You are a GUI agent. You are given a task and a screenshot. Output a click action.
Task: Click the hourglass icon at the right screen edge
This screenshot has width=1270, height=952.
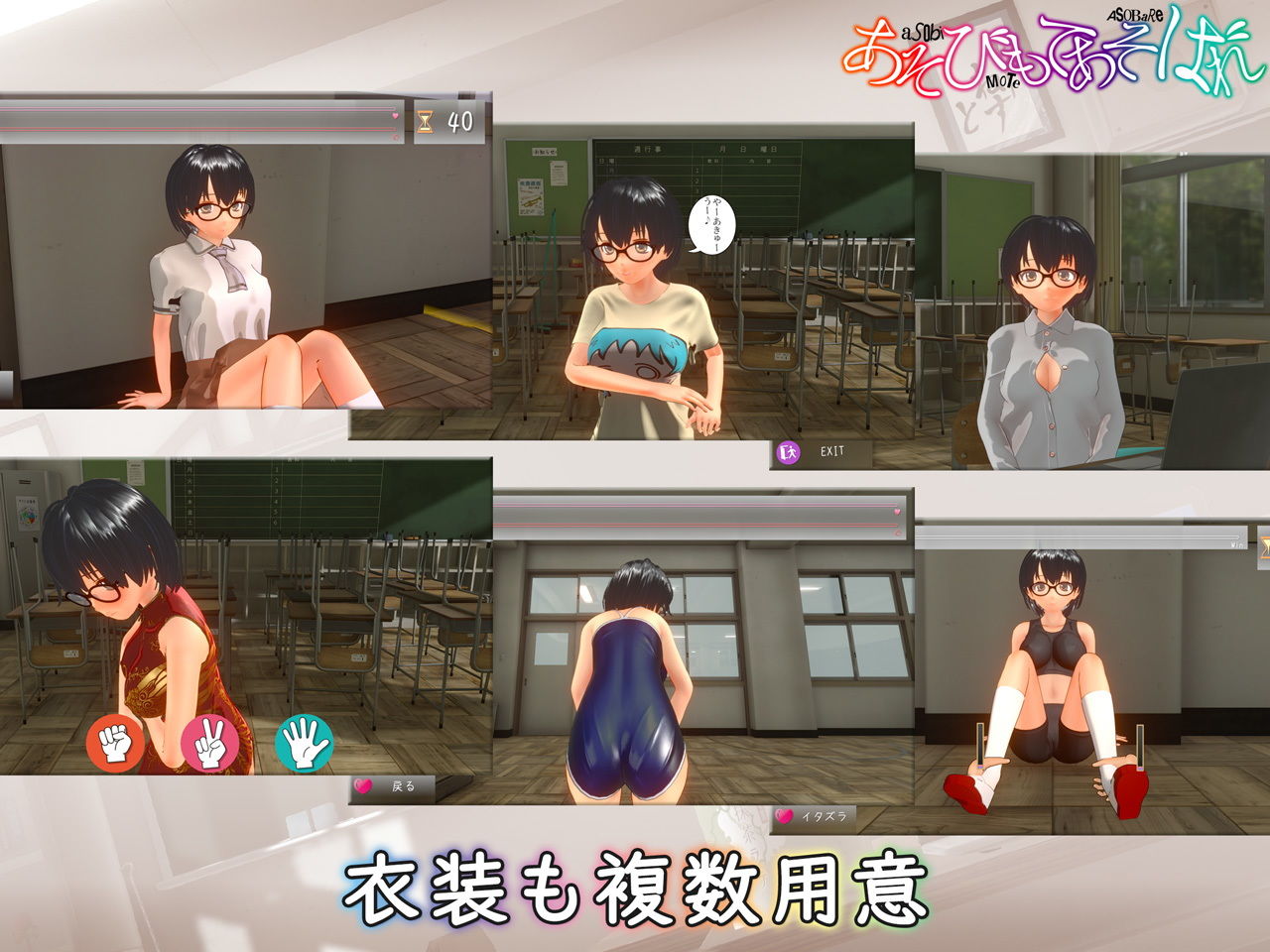pyautogui.click(x=1264, y=543)
